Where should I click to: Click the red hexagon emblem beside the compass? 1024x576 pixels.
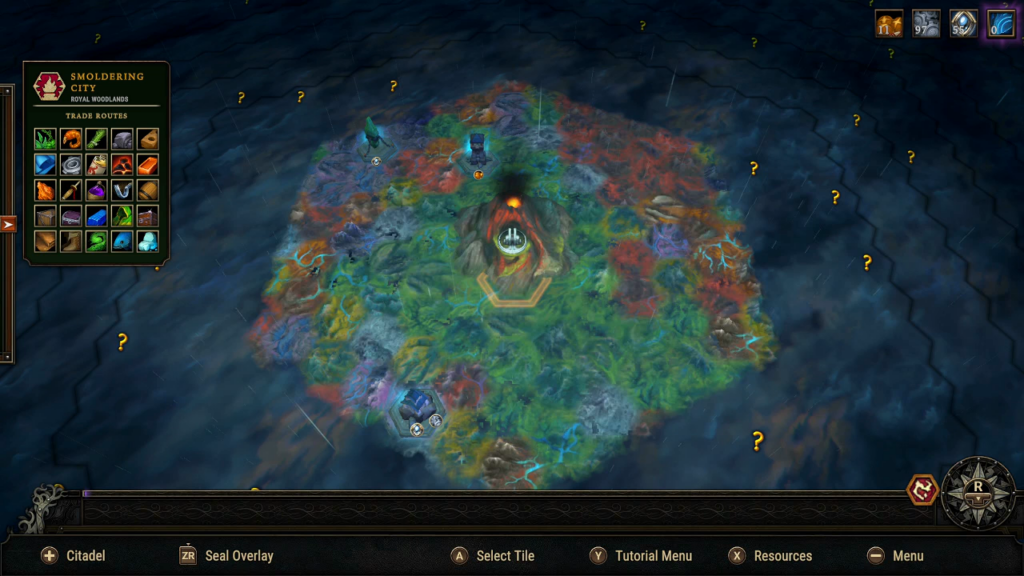click(x=921, y=490)
